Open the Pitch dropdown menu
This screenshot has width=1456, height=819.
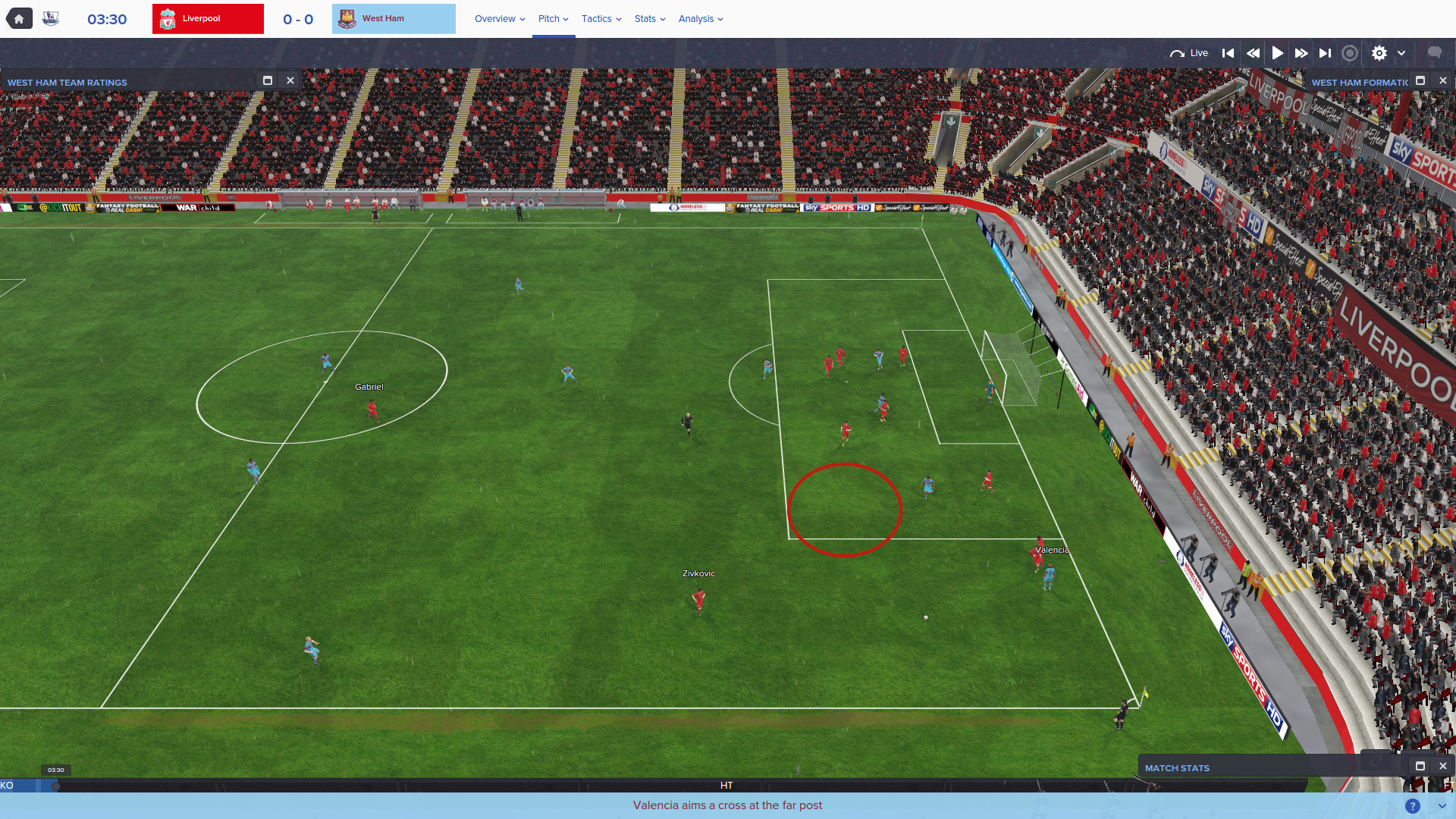(553, 19)
